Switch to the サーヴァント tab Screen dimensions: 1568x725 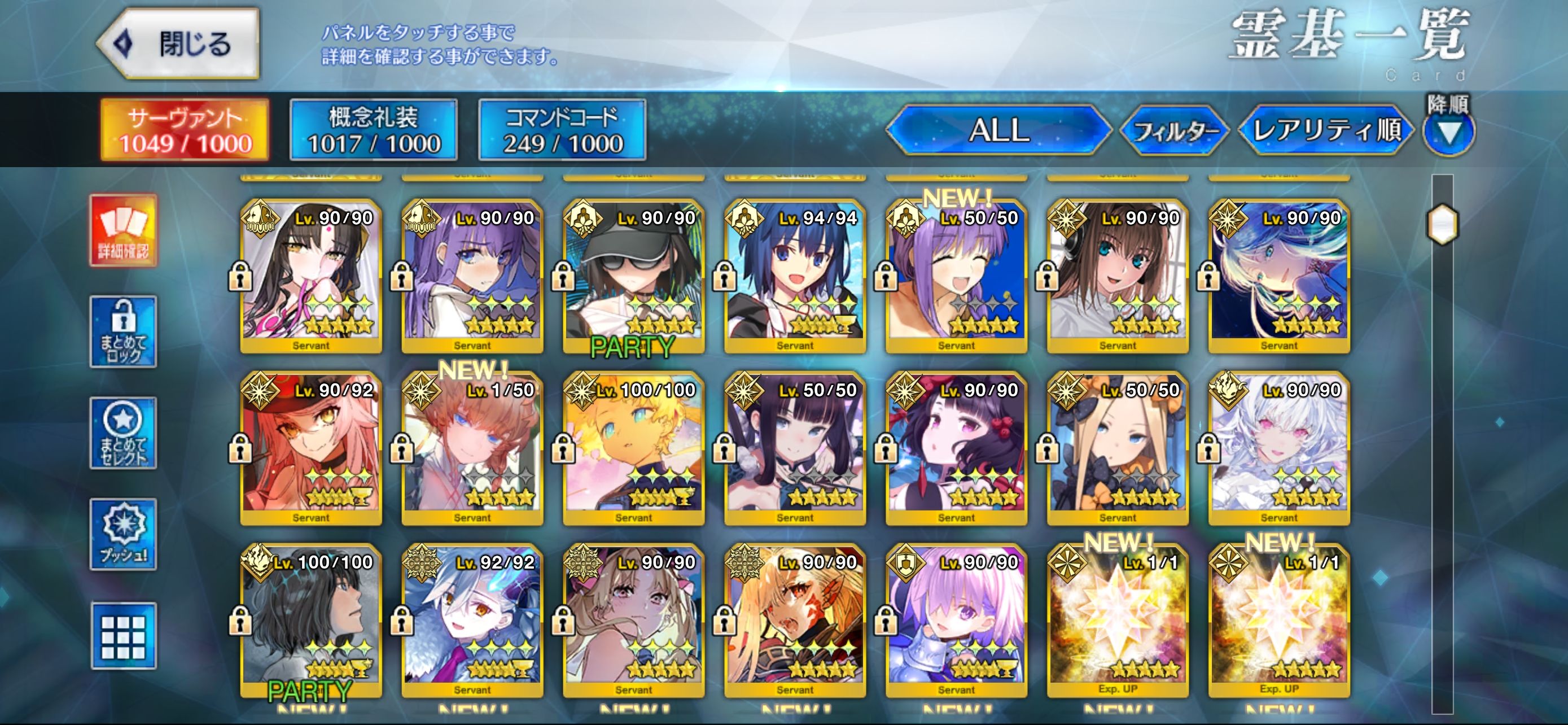pyautogui.click(x=185, y=130)
